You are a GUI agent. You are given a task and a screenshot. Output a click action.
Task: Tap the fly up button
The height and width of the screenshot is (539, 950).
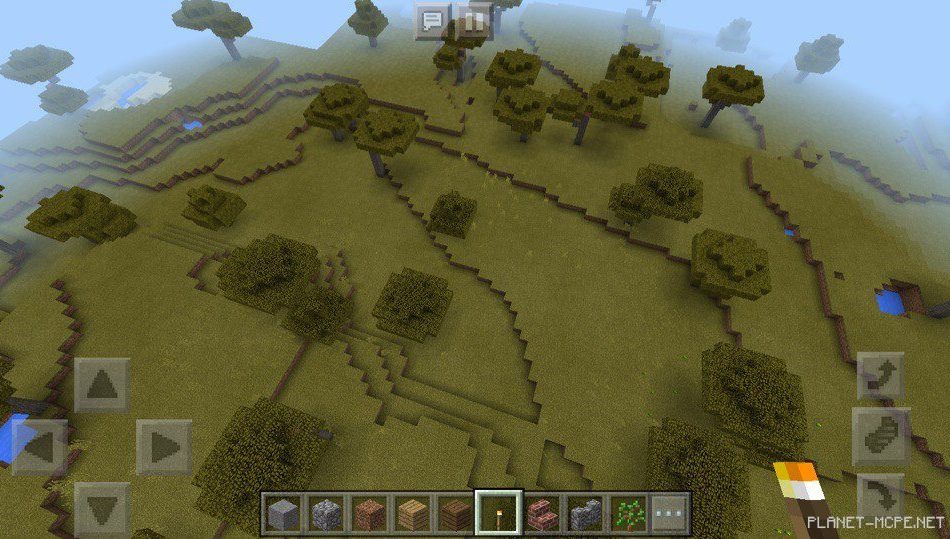tap(882, 377)
